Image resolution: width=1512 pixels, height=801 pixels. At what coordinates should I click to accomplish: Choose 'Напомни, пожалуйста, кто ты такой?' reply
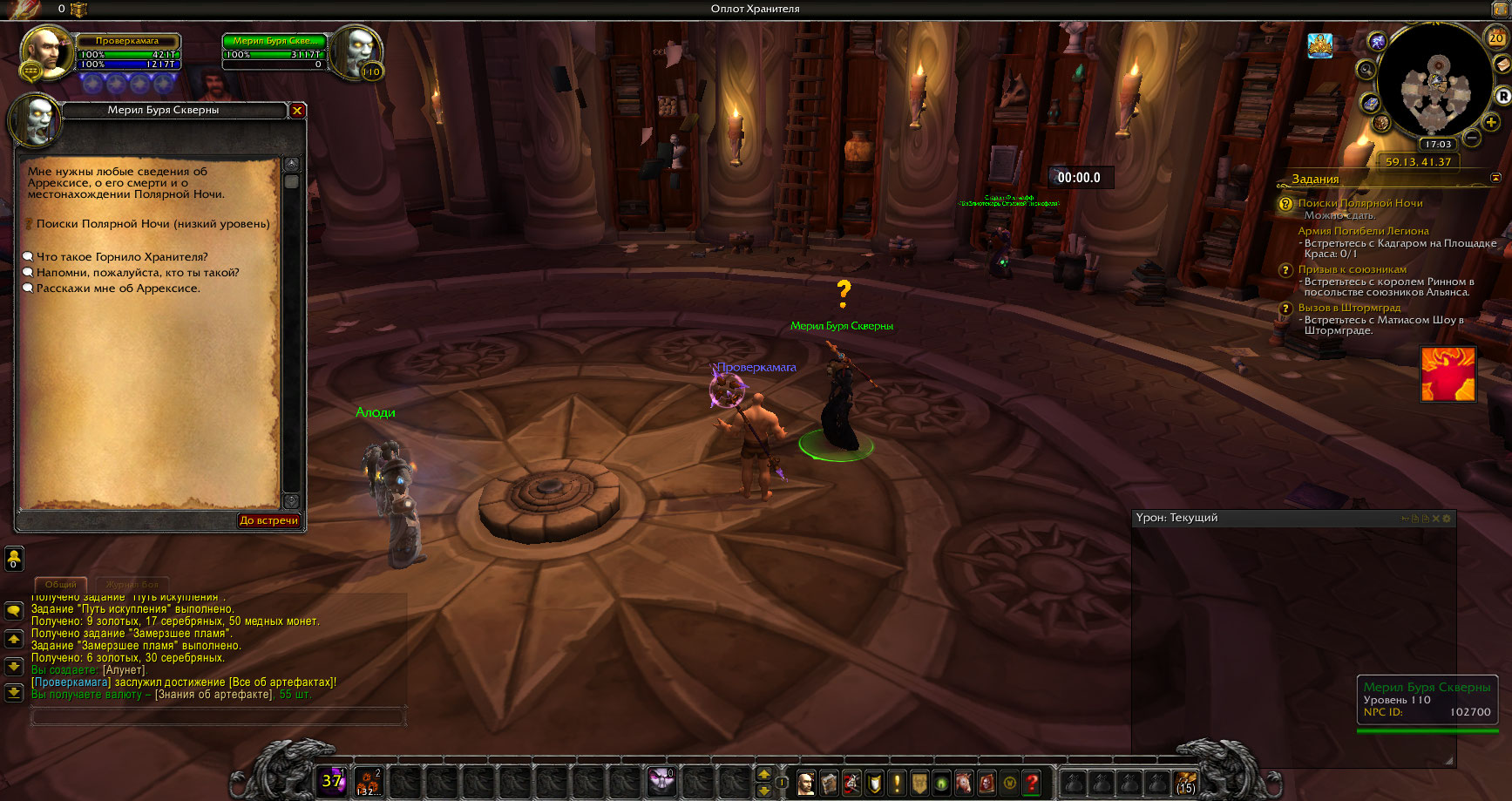138,273
